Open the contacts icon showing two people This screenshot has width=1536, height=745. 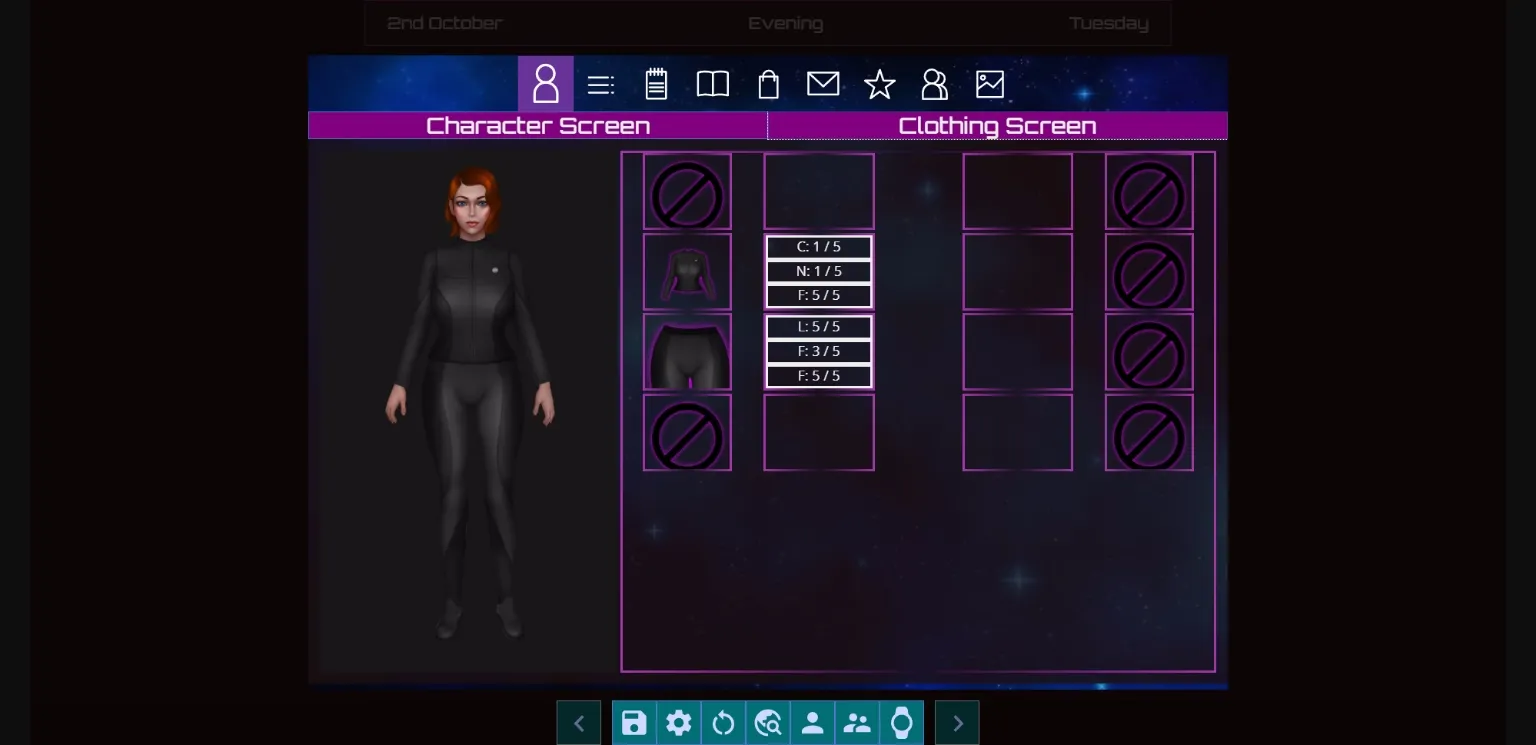pos(934,84)
